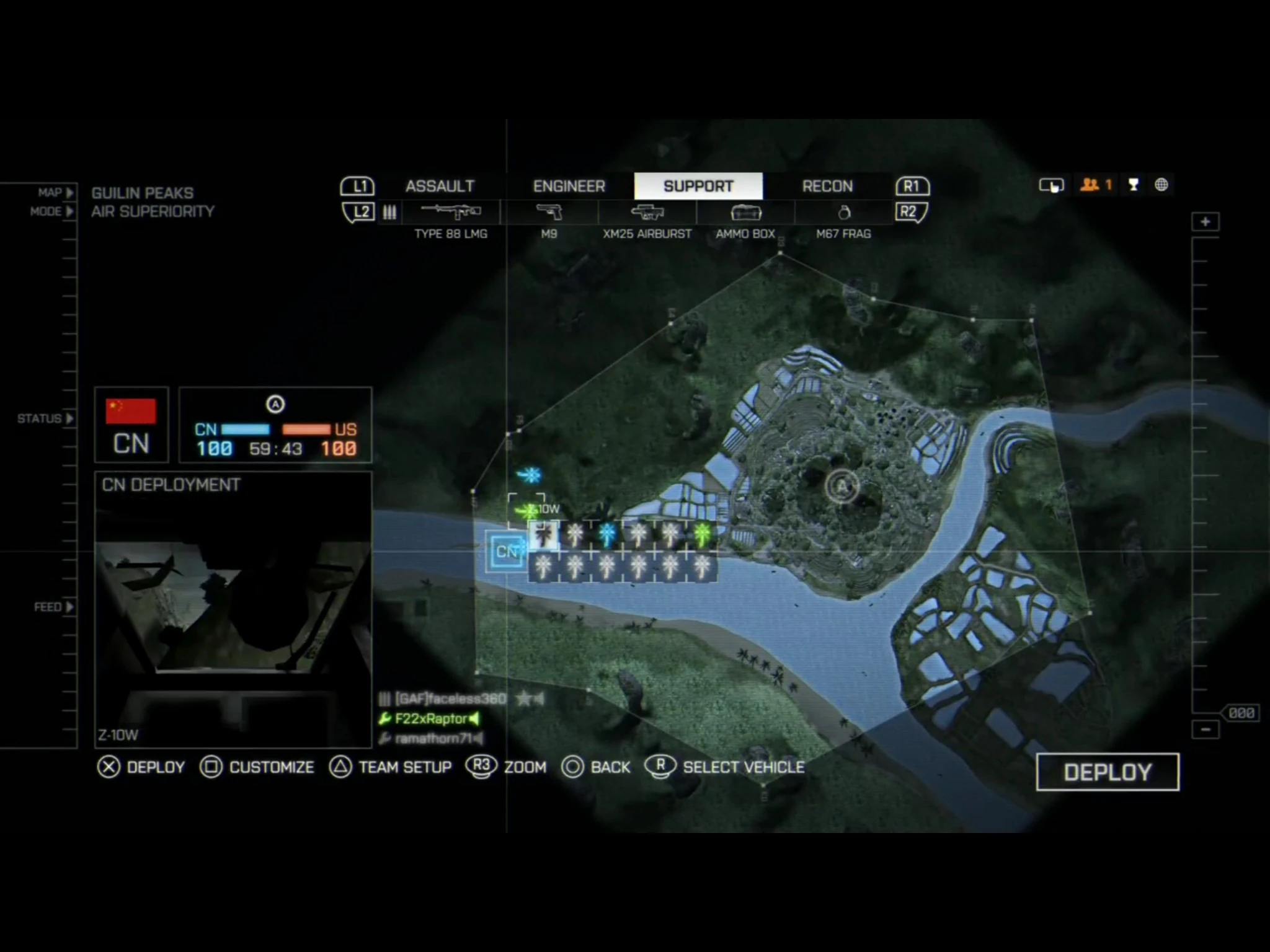This screenshot has height=952, width=1270.
Task: Click the trophy awards icon top right
Action: [1133, 184]
